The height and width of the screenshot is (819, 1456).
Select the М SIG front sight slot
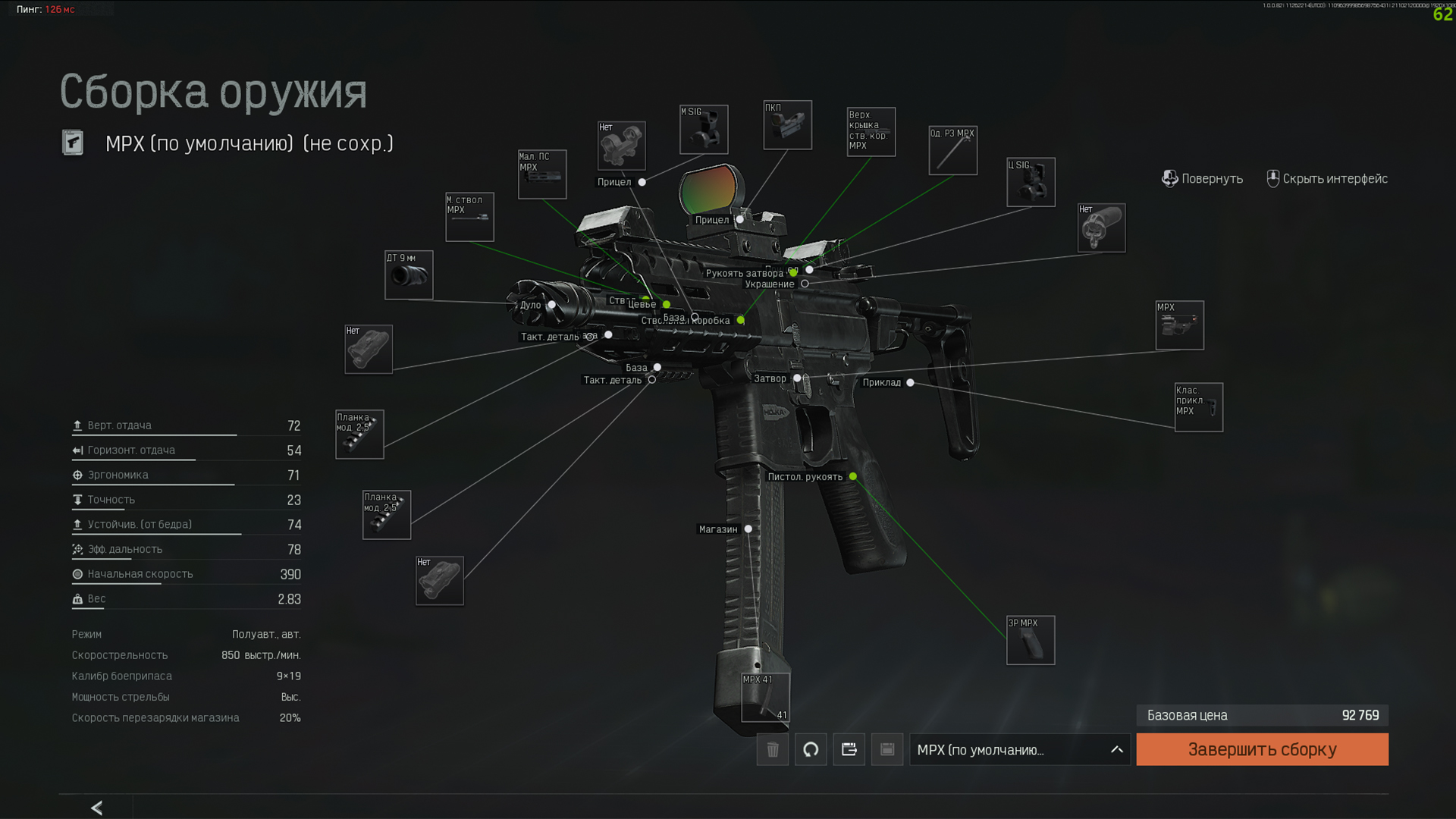(x=704, y=130)
